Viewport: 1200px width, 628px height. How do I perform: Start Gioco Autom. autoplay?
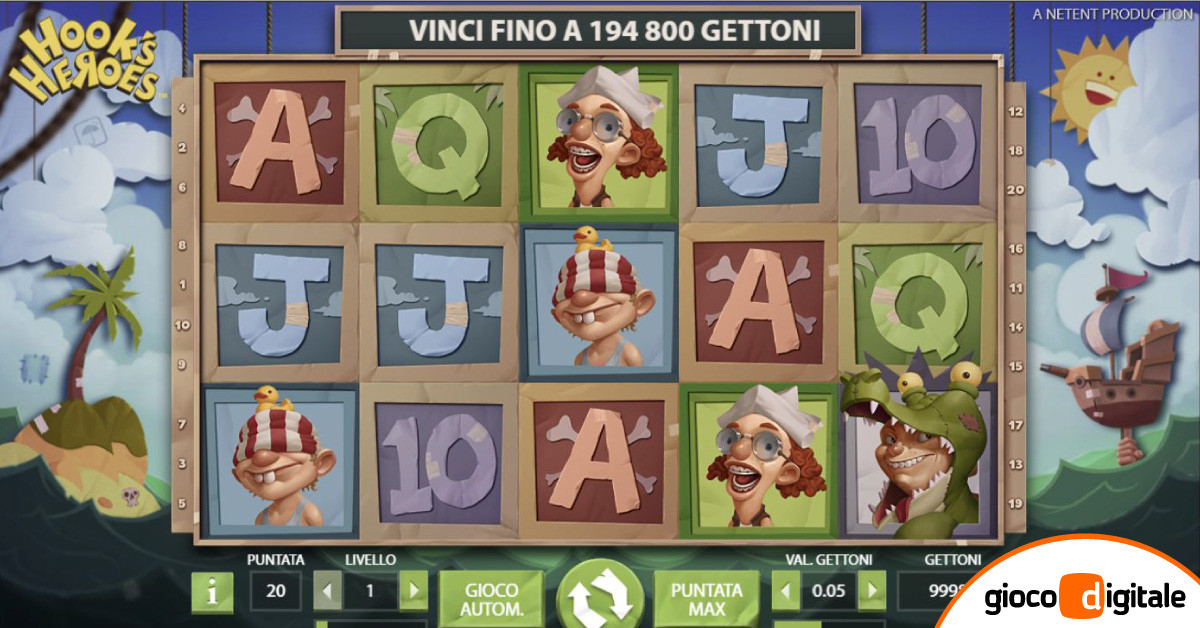(x=492, y=597)
